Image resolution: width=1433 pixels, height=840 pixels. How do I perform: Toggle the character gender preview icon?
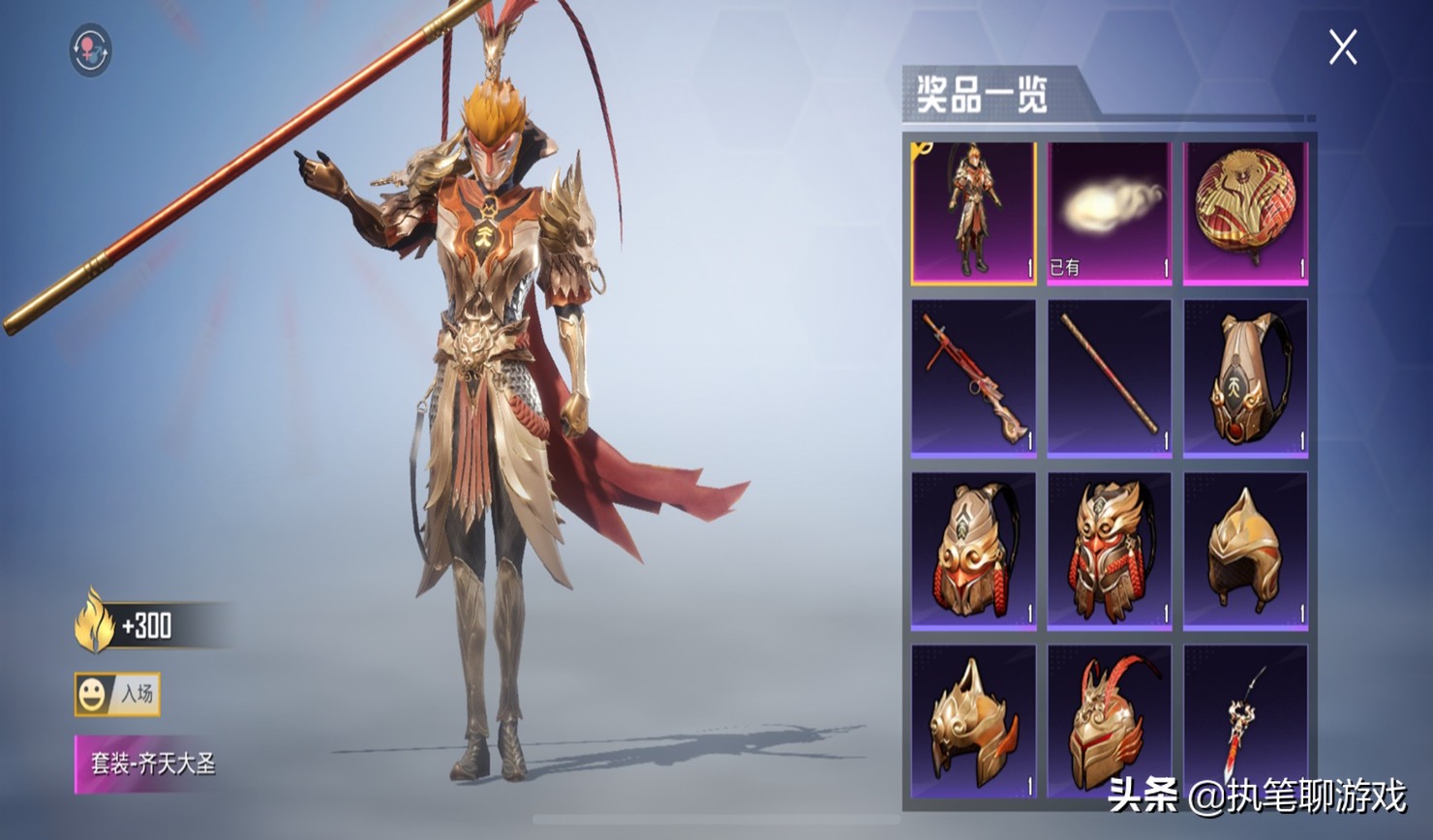point(91,50)
